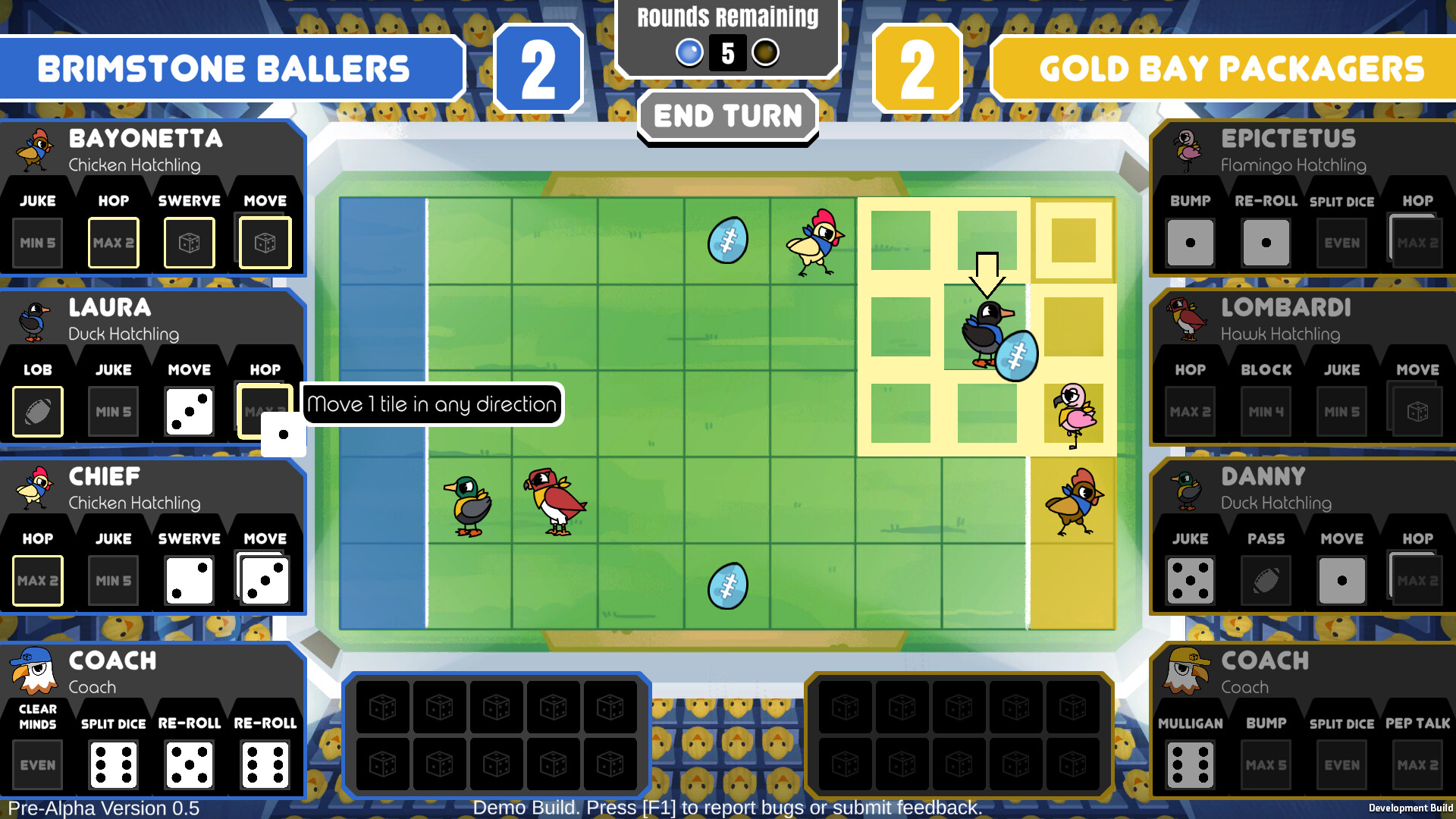The height and width of the screenshot is (819, 1456).
Task: Choose Laura's Lob football ability
Action: point(36,412)
